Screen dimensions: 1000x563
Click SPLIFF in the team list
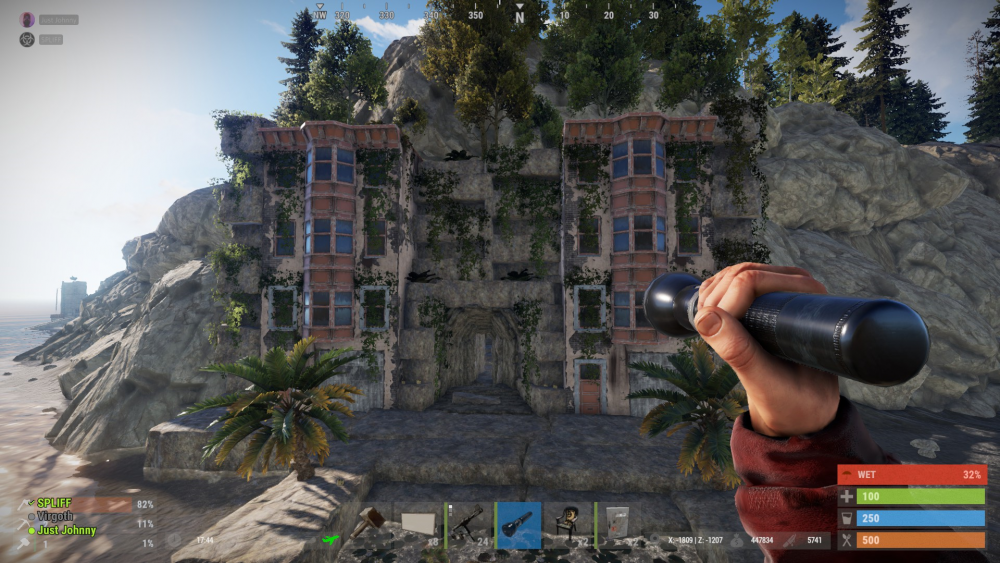point(54,504)
